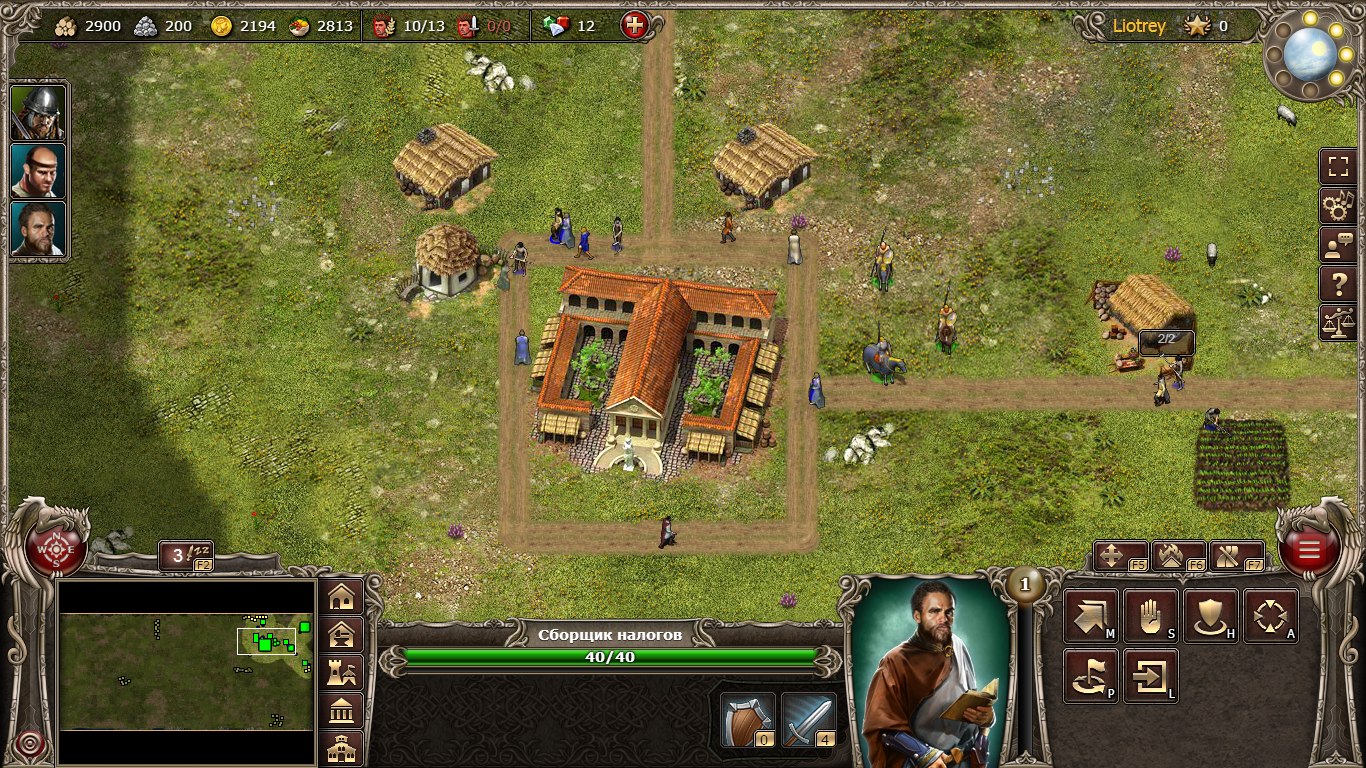The image size is (1366, 768).
Task: Select idle units button showing 3
Action: pos(186,556)
